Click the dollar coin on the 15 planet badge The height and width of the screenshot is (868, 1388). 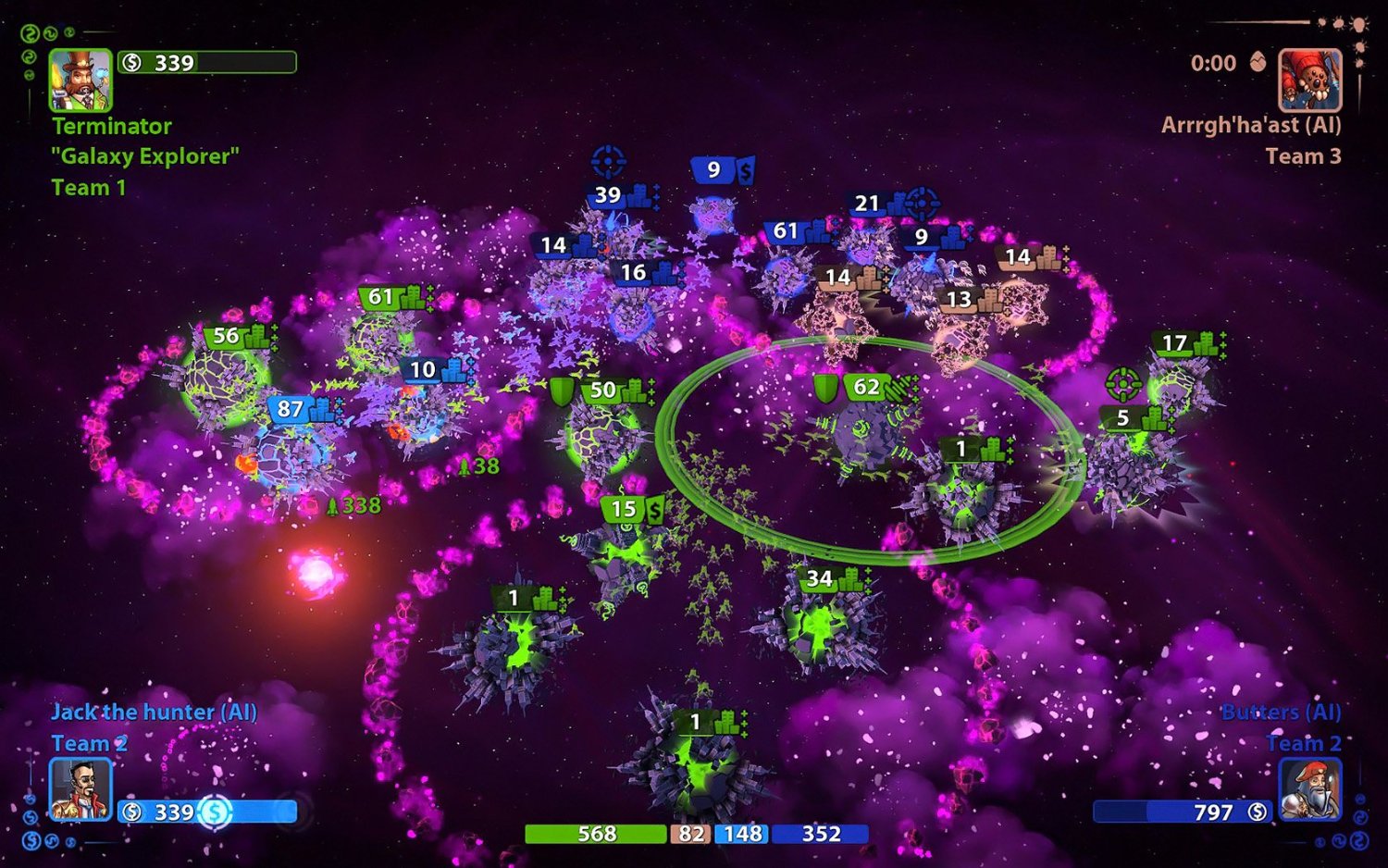[x=652, y=508]
